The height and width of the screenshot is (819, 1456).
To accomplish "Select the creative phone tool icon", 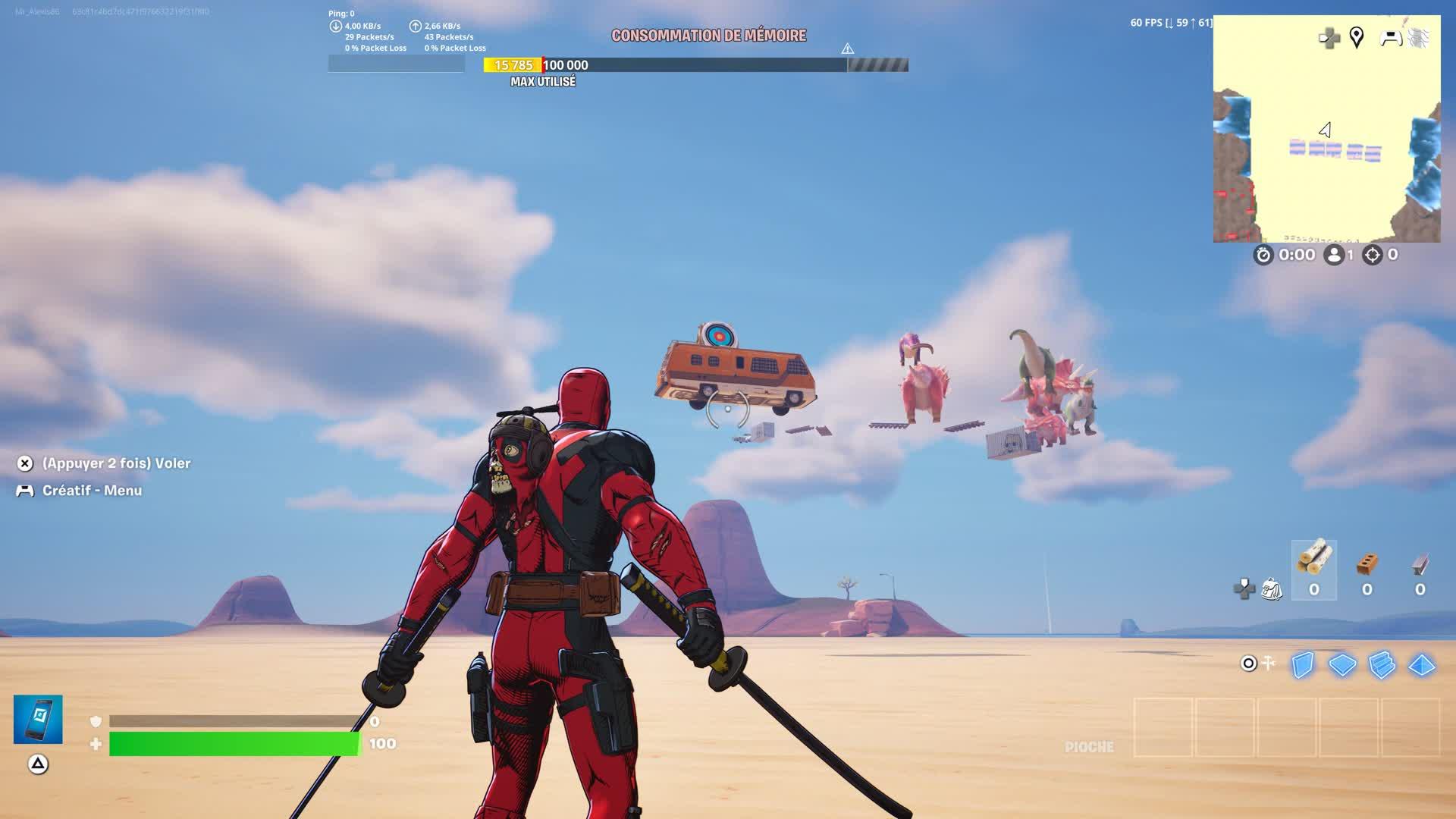I will (38, 719).
